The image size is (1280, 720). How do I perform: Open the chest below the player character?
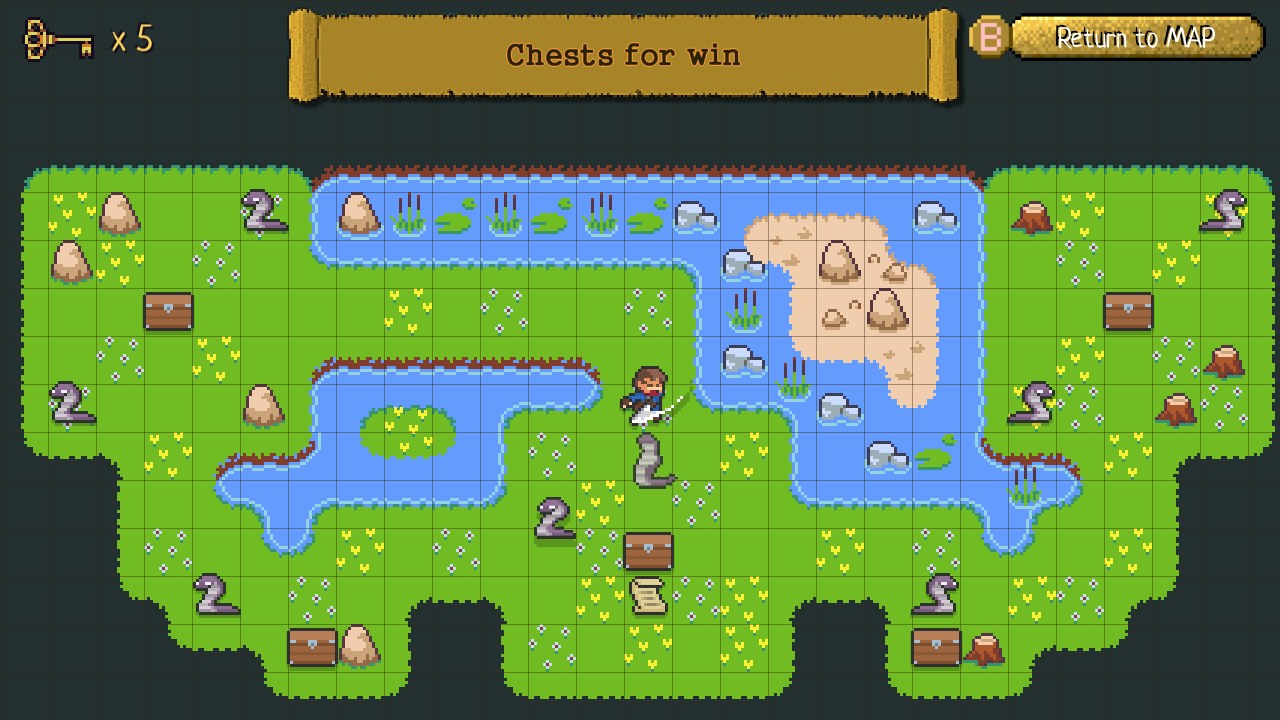click(649, 549)
